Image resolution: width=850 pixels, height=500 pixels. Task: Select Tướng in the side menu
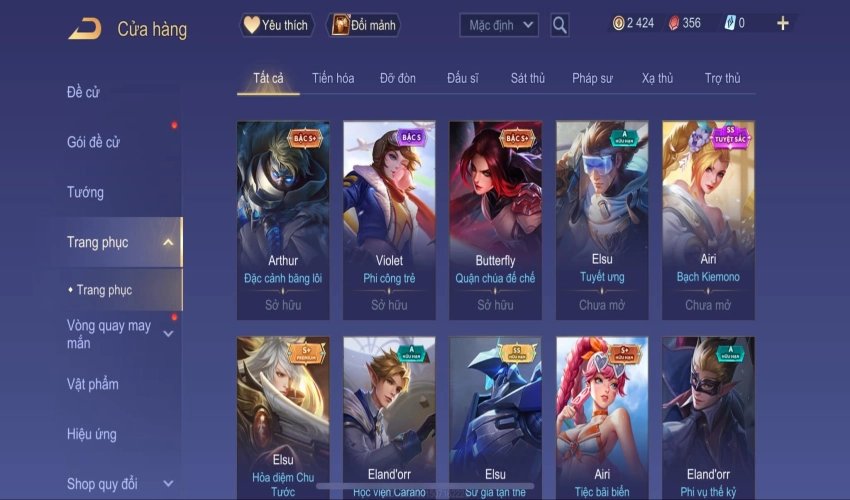click(85, 192)
